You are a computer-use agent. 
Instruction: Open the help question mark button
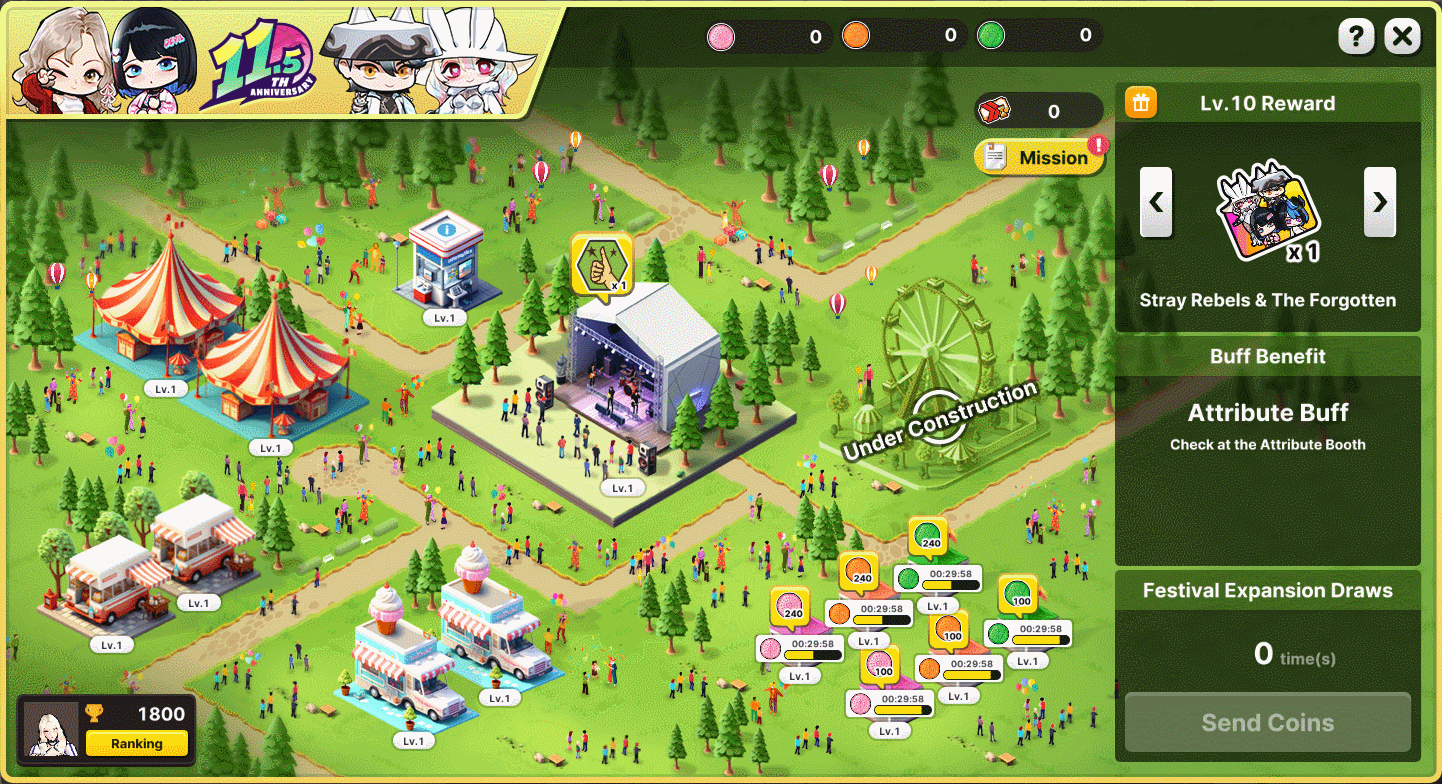(1356, 38)
